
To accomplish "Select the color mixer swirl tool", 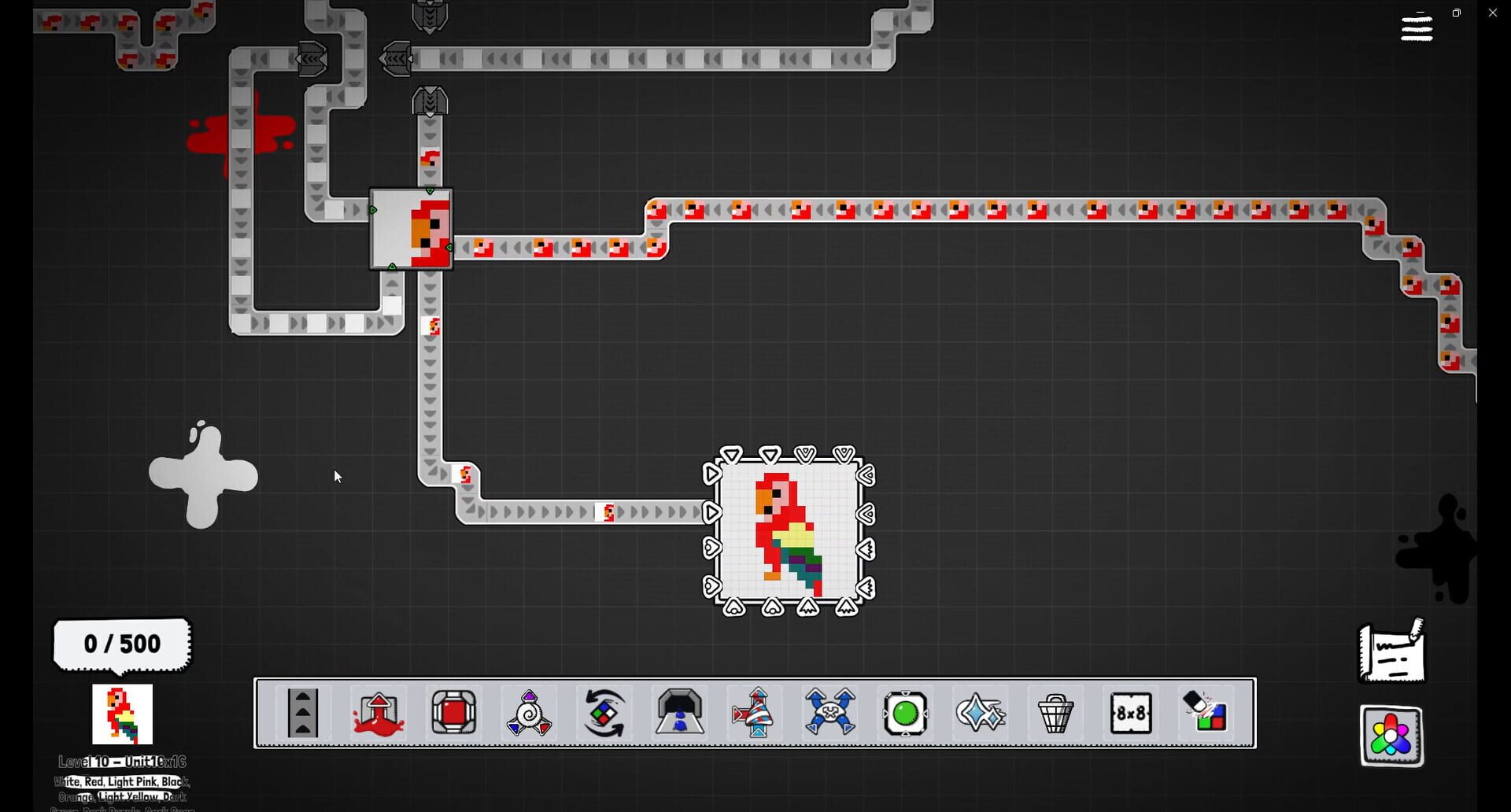I will [x=528, y=714].
